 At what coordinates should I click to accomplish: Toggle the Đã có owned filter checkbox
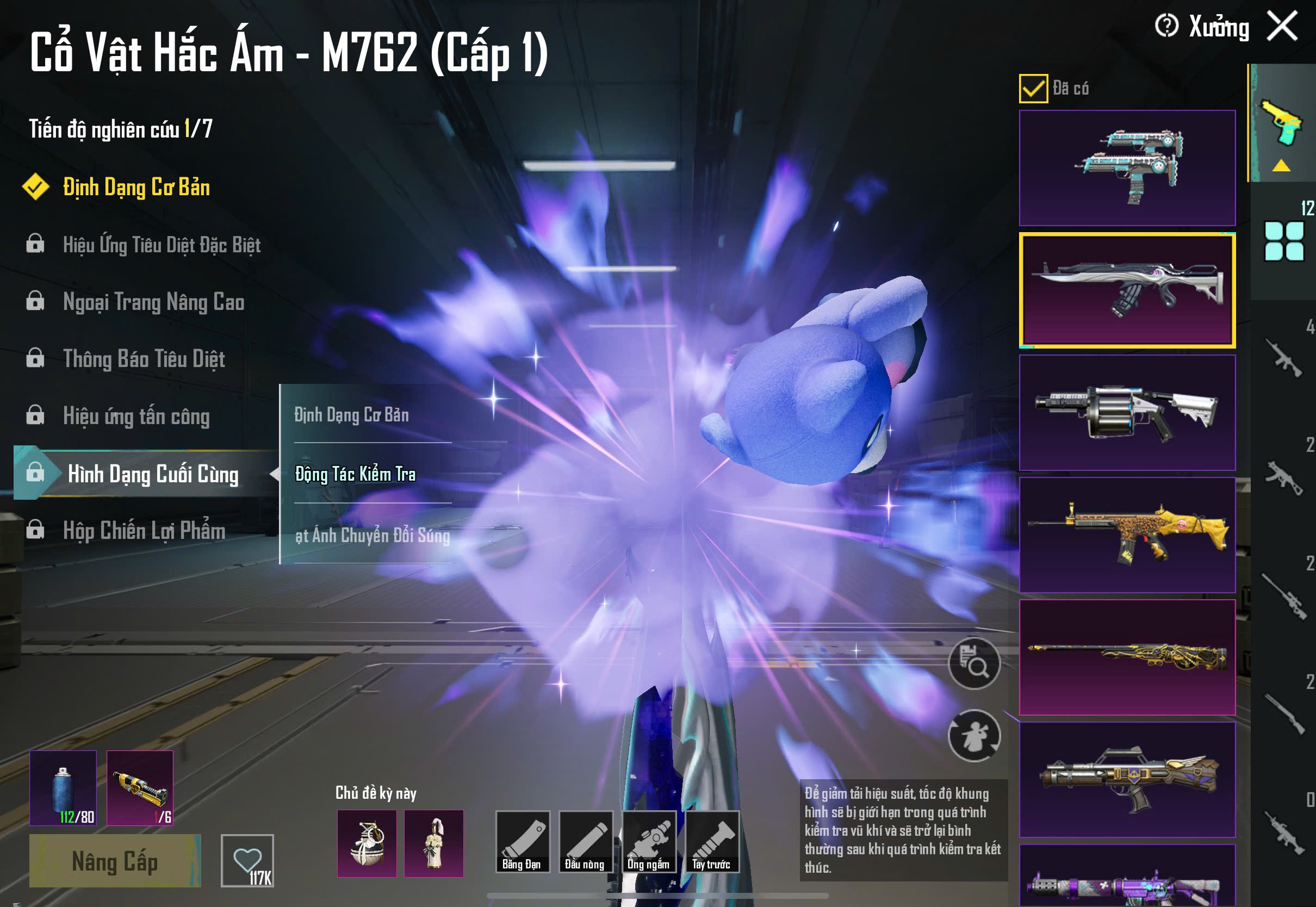tap(1033, 89)
